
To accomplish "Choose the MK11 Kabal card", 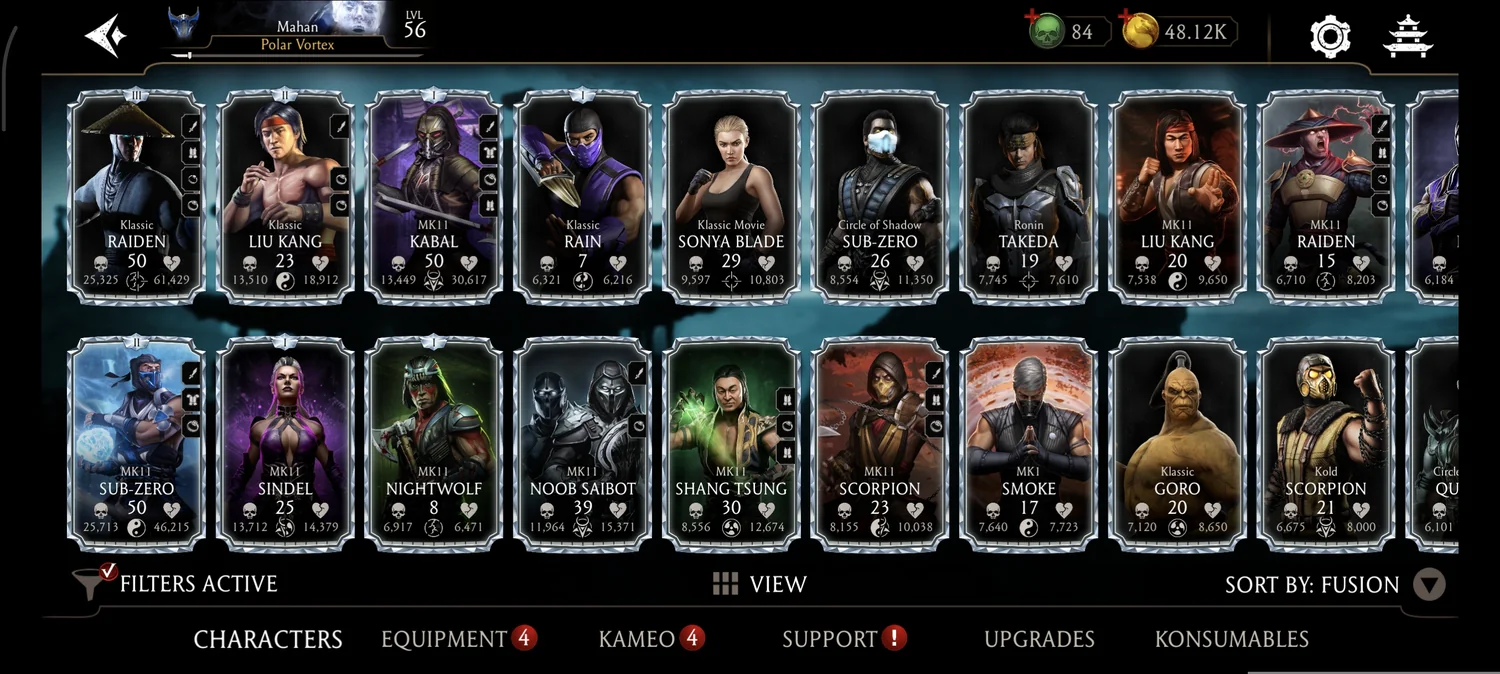I will tap(434, 195).
